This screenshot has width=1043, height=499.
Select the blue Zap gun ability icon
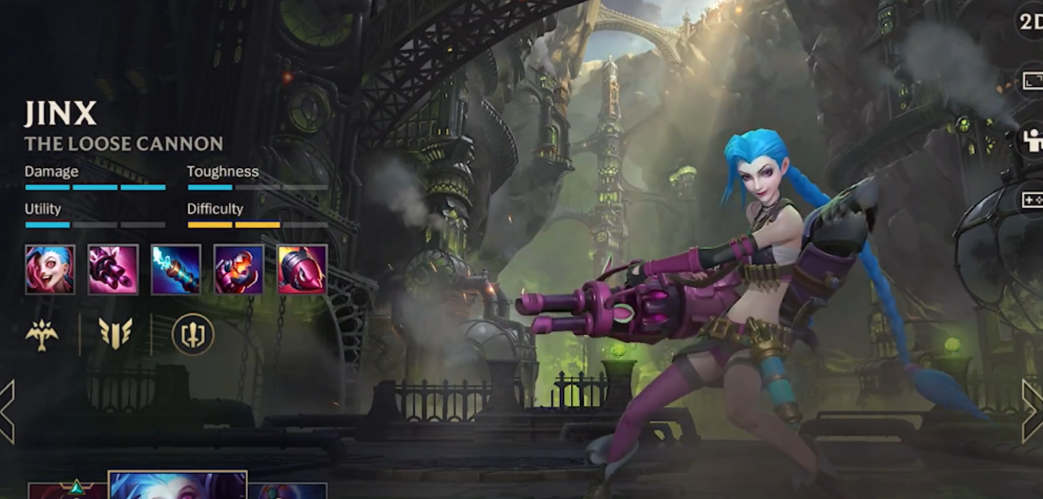[176, 270]
